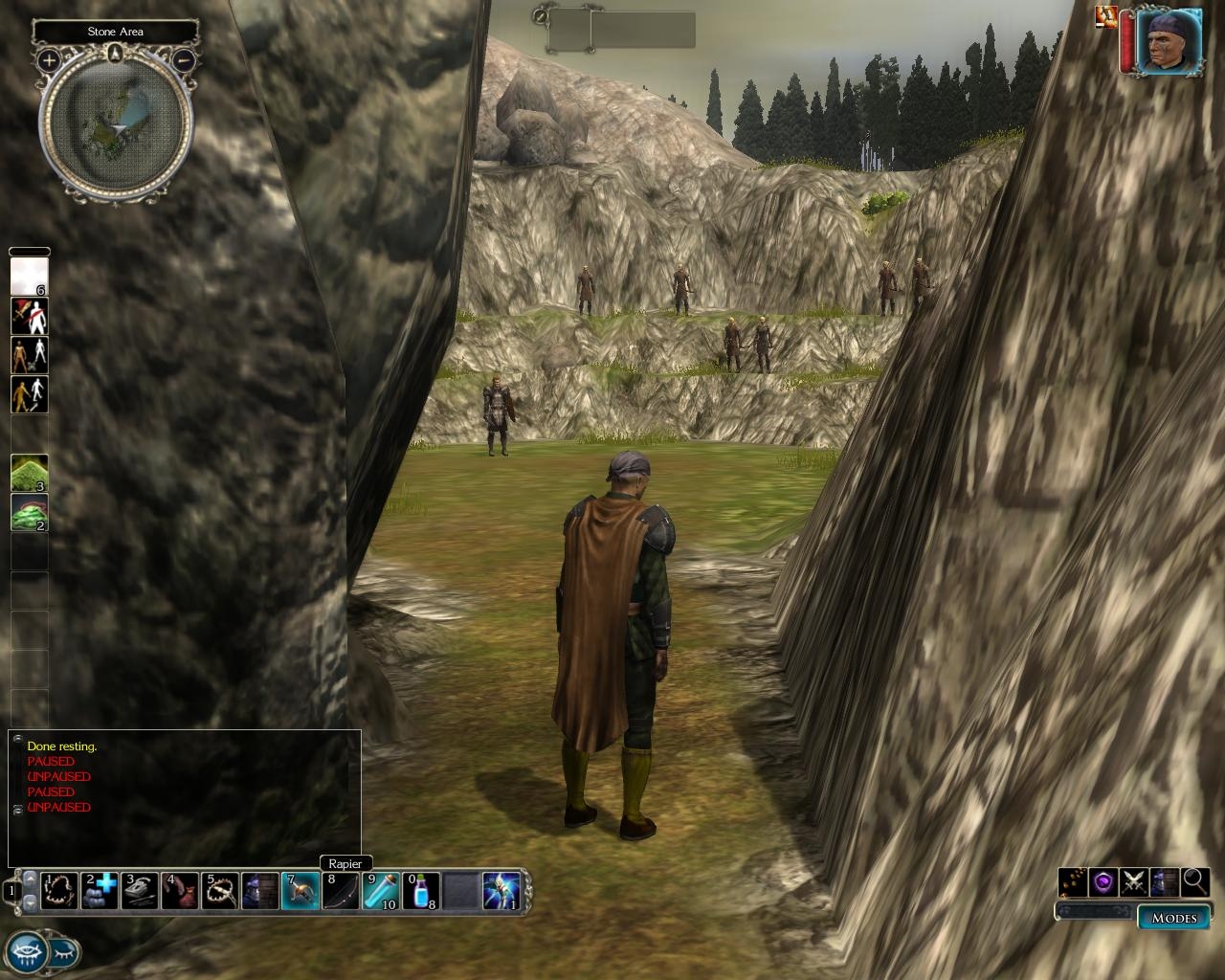Use the bear trap in hotbar slot 1

[59, 891]
